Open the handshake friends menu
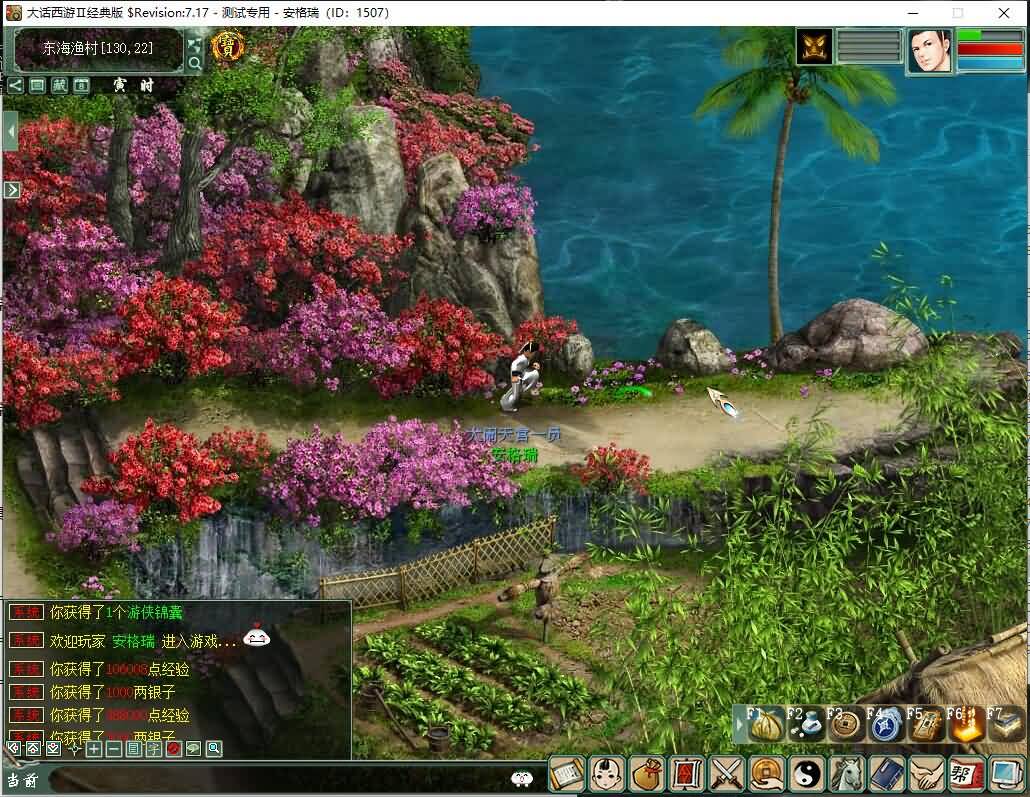This screenshot has height=797, width=1030. [927, 774]
